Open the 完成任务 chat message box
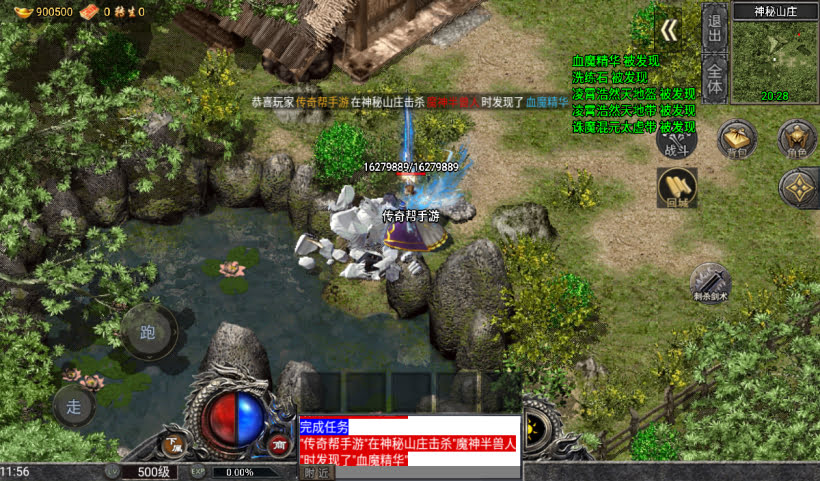Screen dimensions: 820x481 point(409,441)
